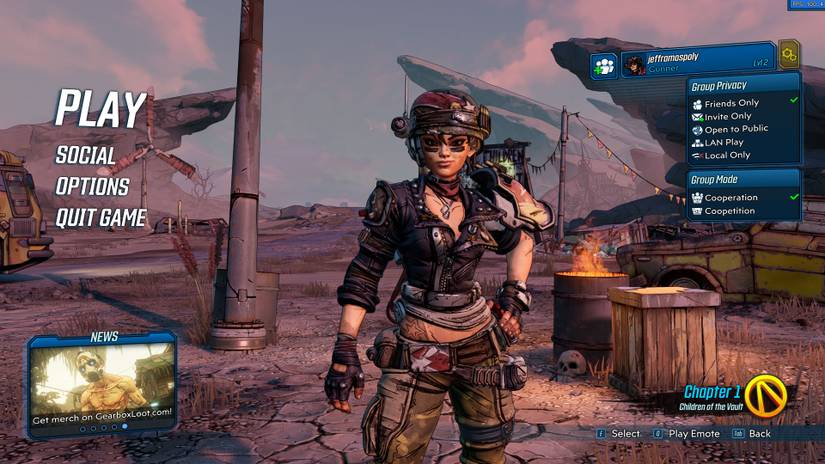Choose Invite Only group privacy

(728, 116)
